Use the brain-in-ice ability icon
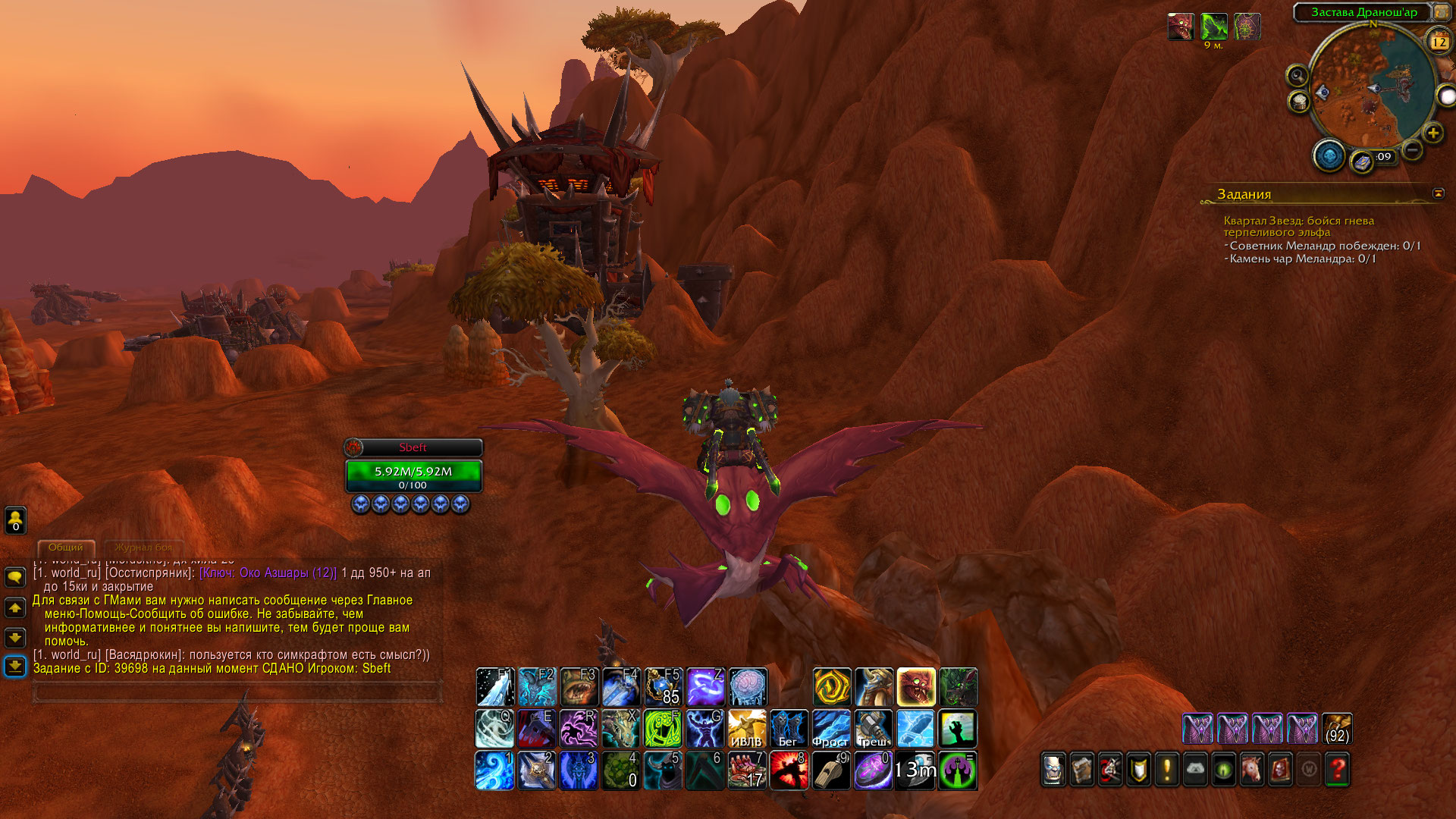Screen dimensions: 1456x819 coord(748,687)
